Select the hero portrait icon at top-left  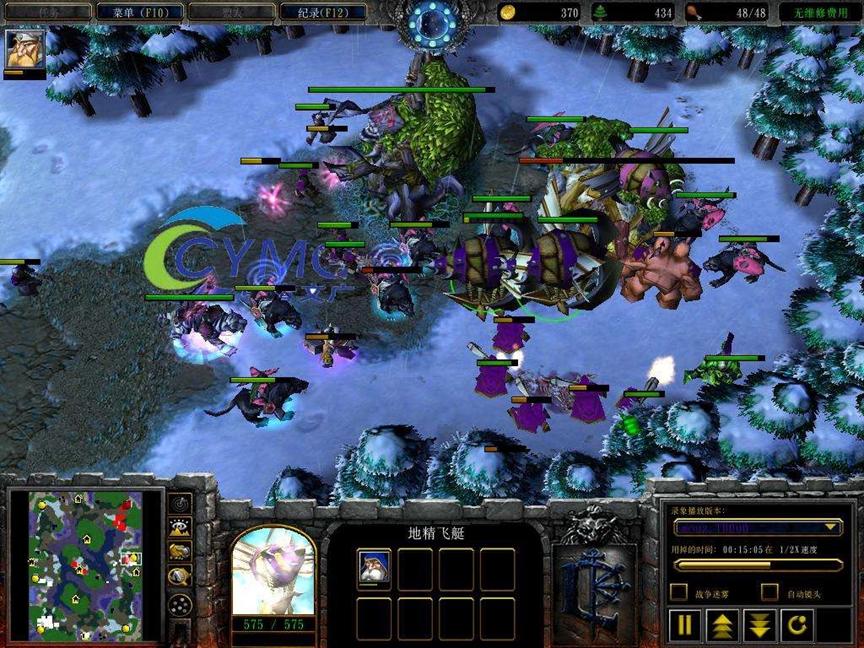click(22, 48)
